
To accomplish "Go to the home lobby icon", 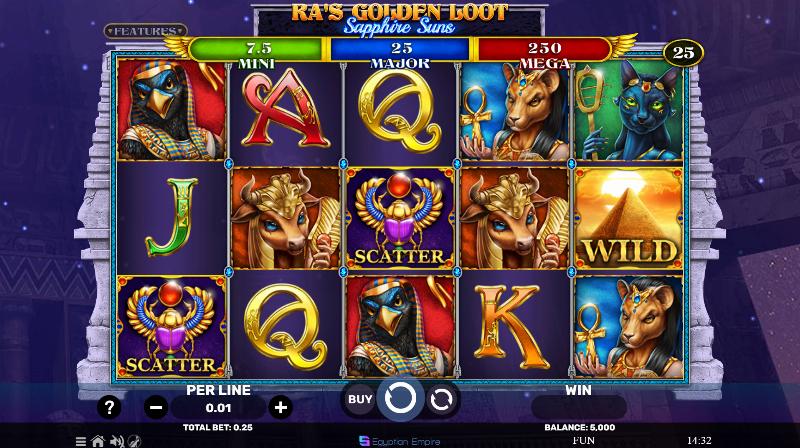I will pyautogui.click(x=98, y=440).
